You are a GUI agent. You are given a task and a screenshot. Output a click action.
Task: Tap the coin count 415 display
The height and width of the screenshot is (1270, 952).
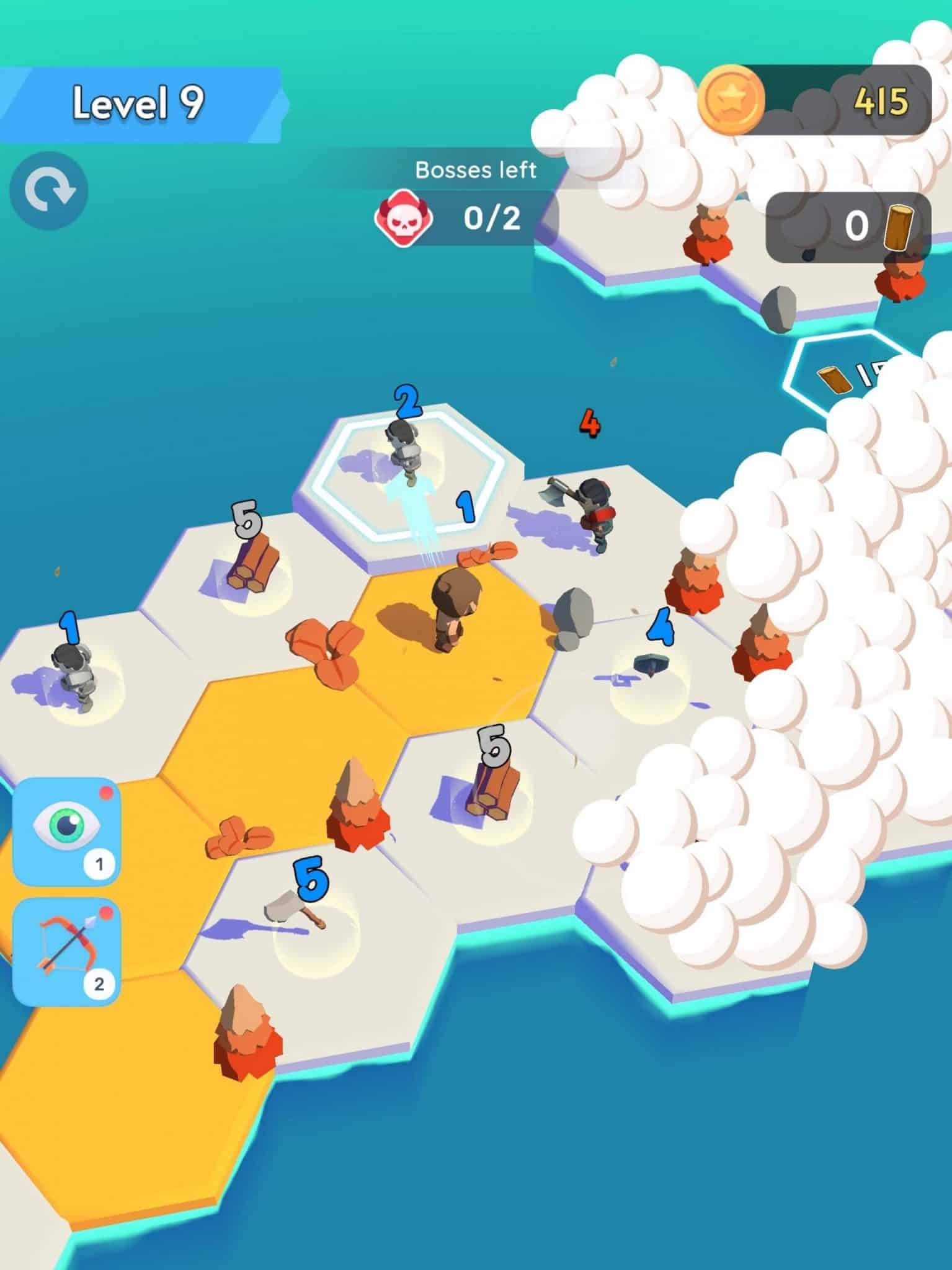point(881,100)
